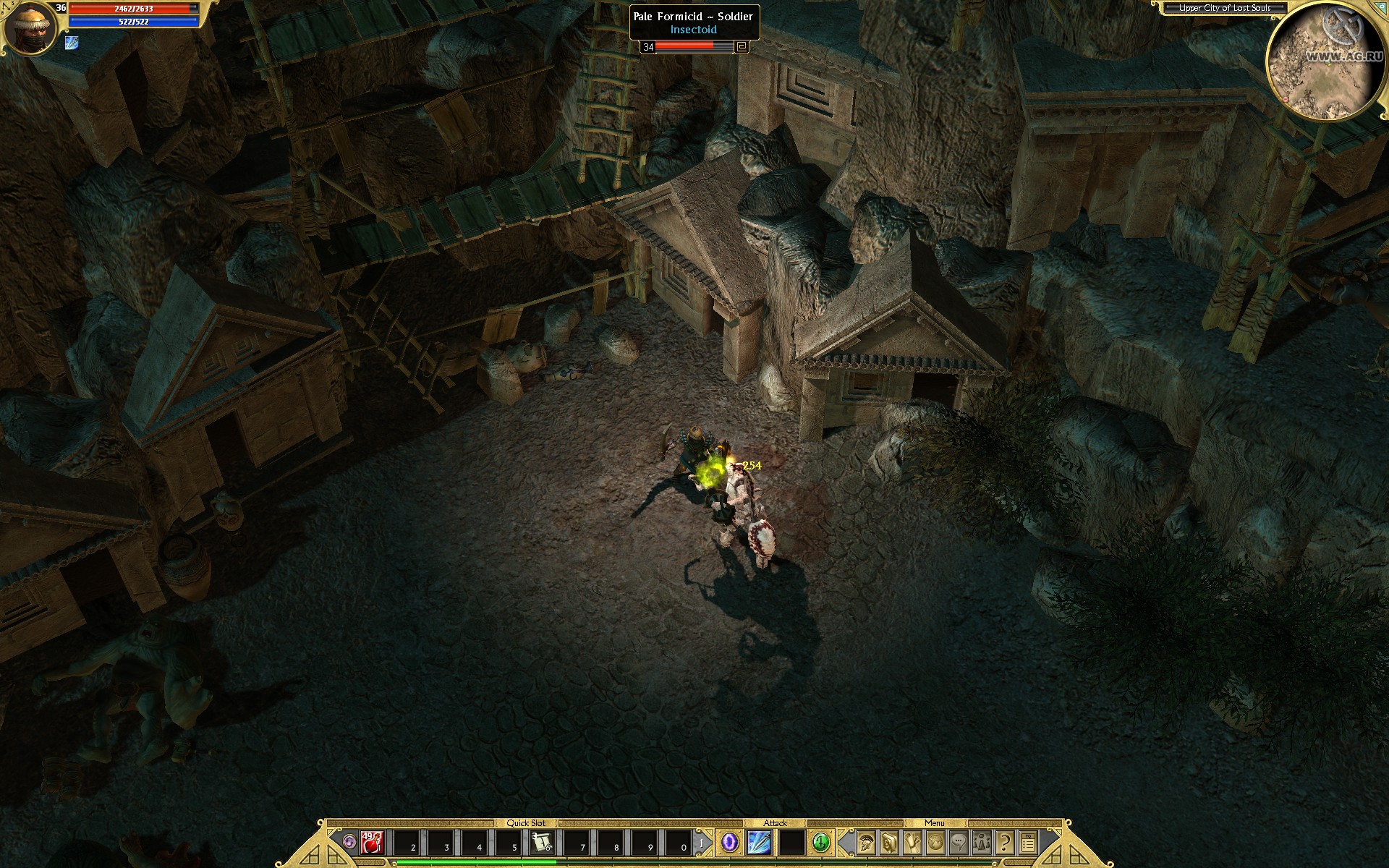Image resolution: width=1389 pixels, height=868 pixels.
Task: Click the Quick Slot label plate
Action: click(x=525, y=822)
